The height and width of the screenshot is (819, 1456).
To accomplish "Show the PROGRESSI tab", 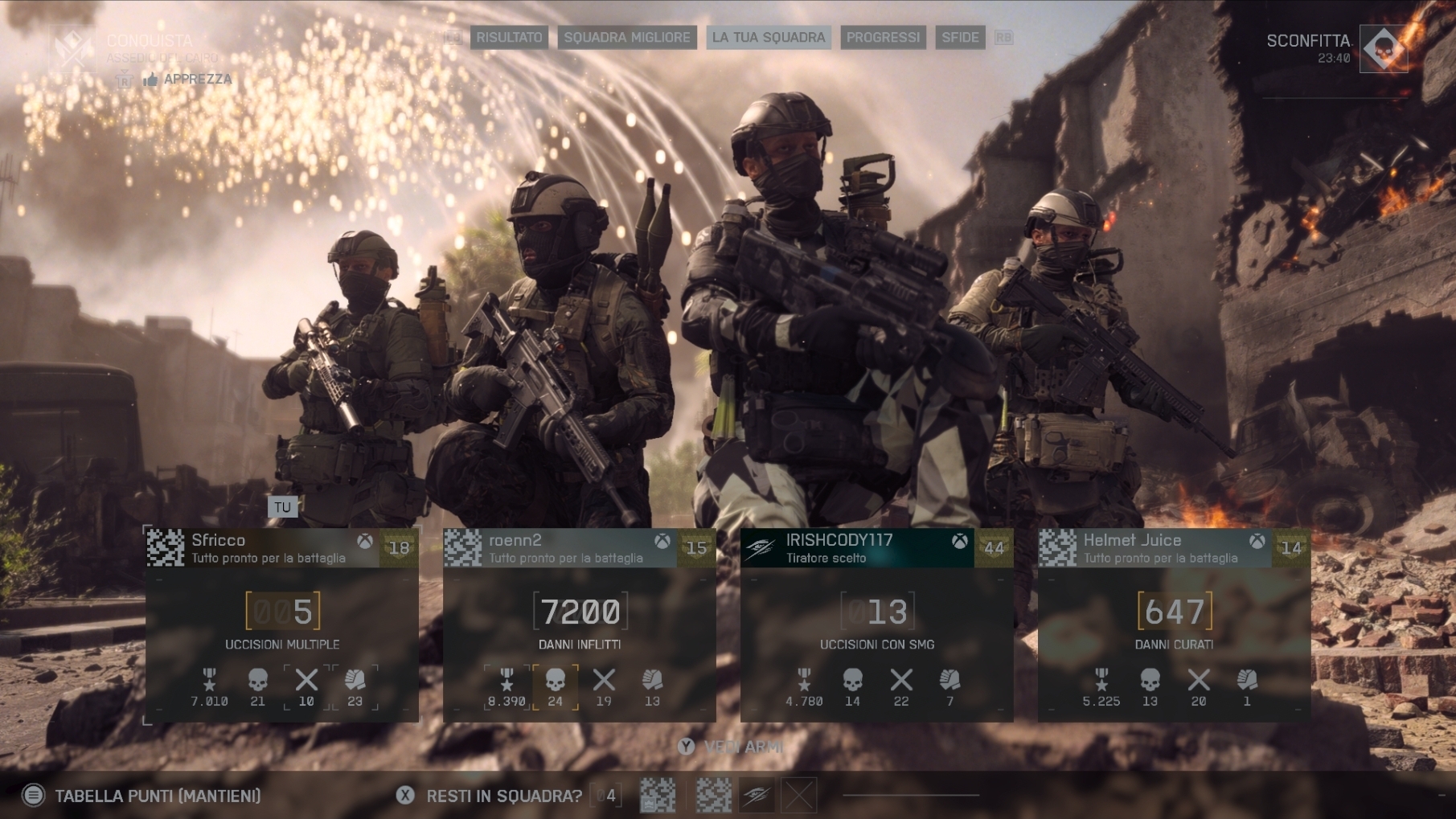I will tap(883, 37).
